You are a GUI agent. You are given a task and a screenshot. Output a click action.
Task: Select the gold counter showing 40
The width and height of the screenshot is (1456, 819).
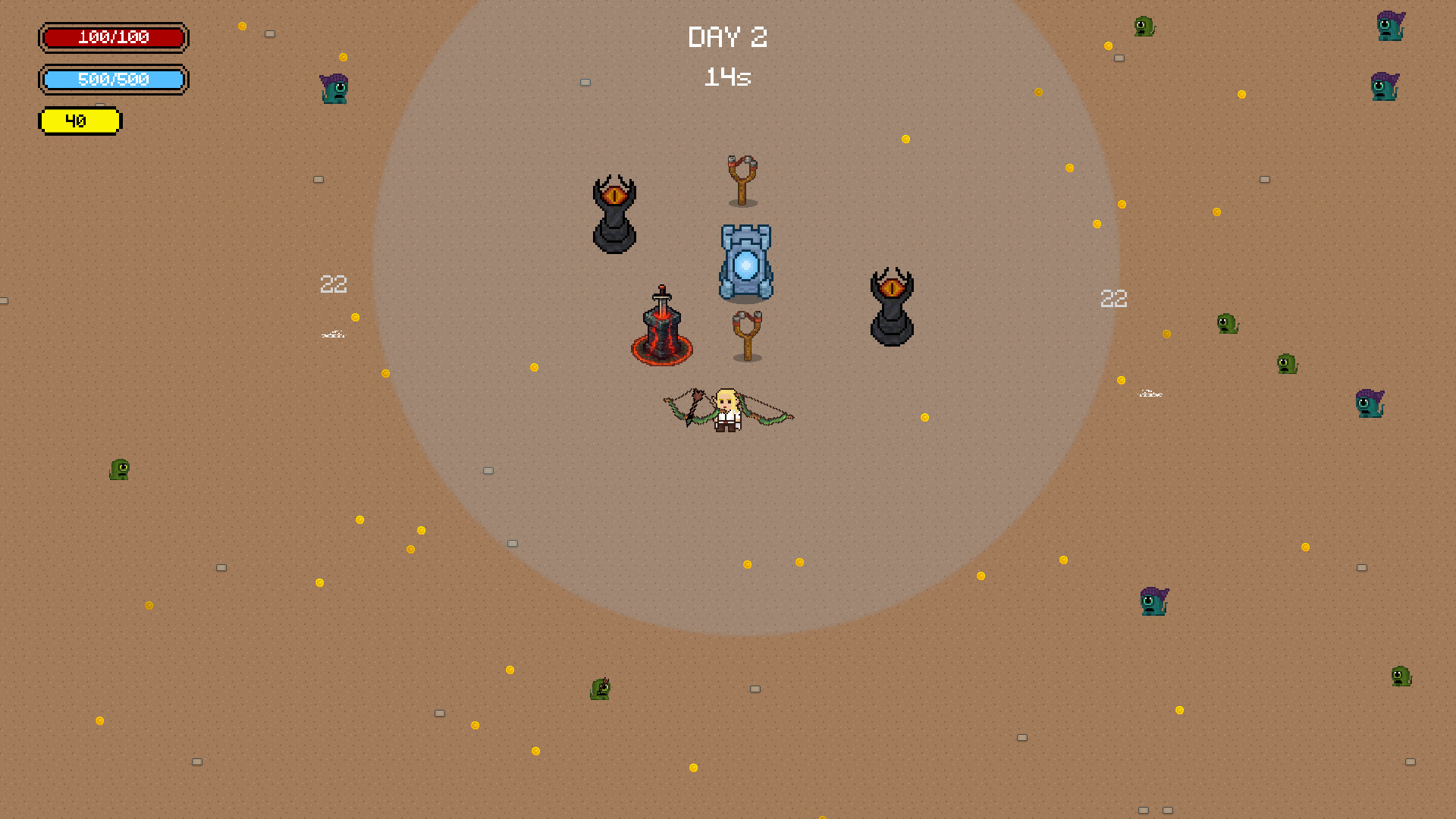point(80,120)
